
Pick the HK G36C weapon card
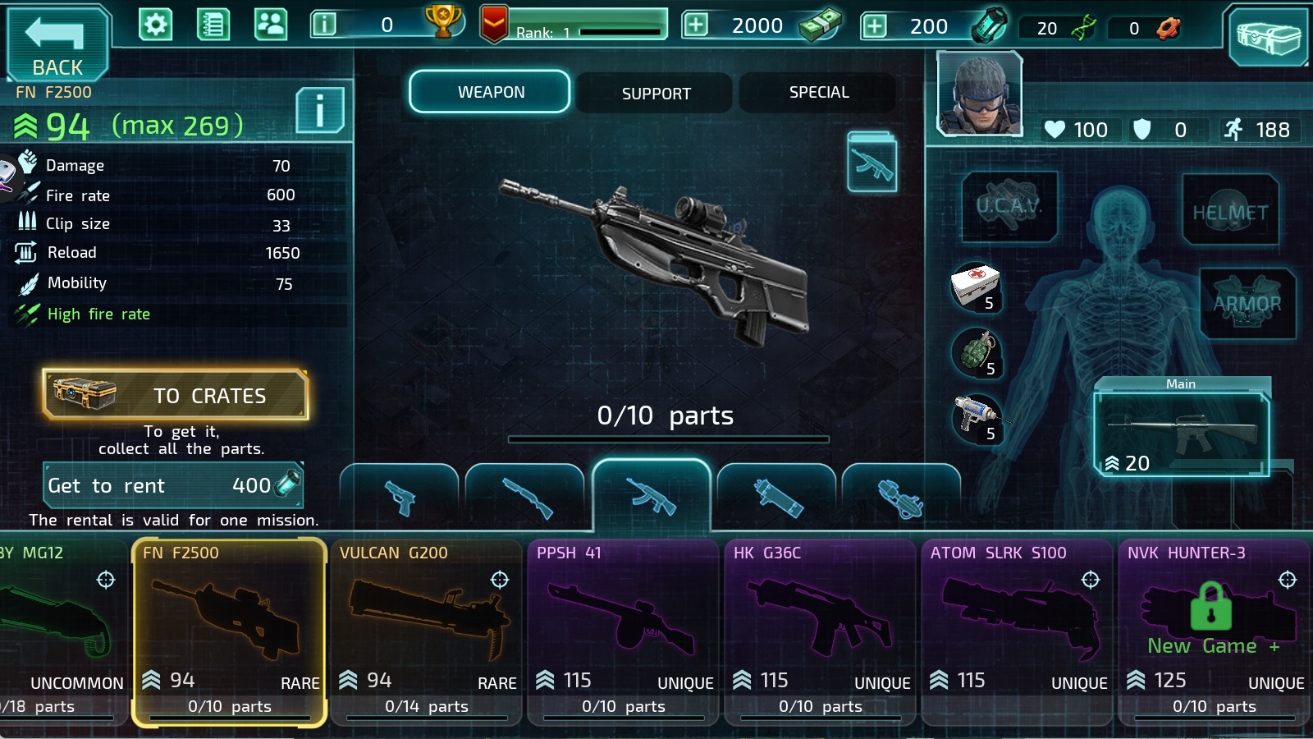click(821, 631)
